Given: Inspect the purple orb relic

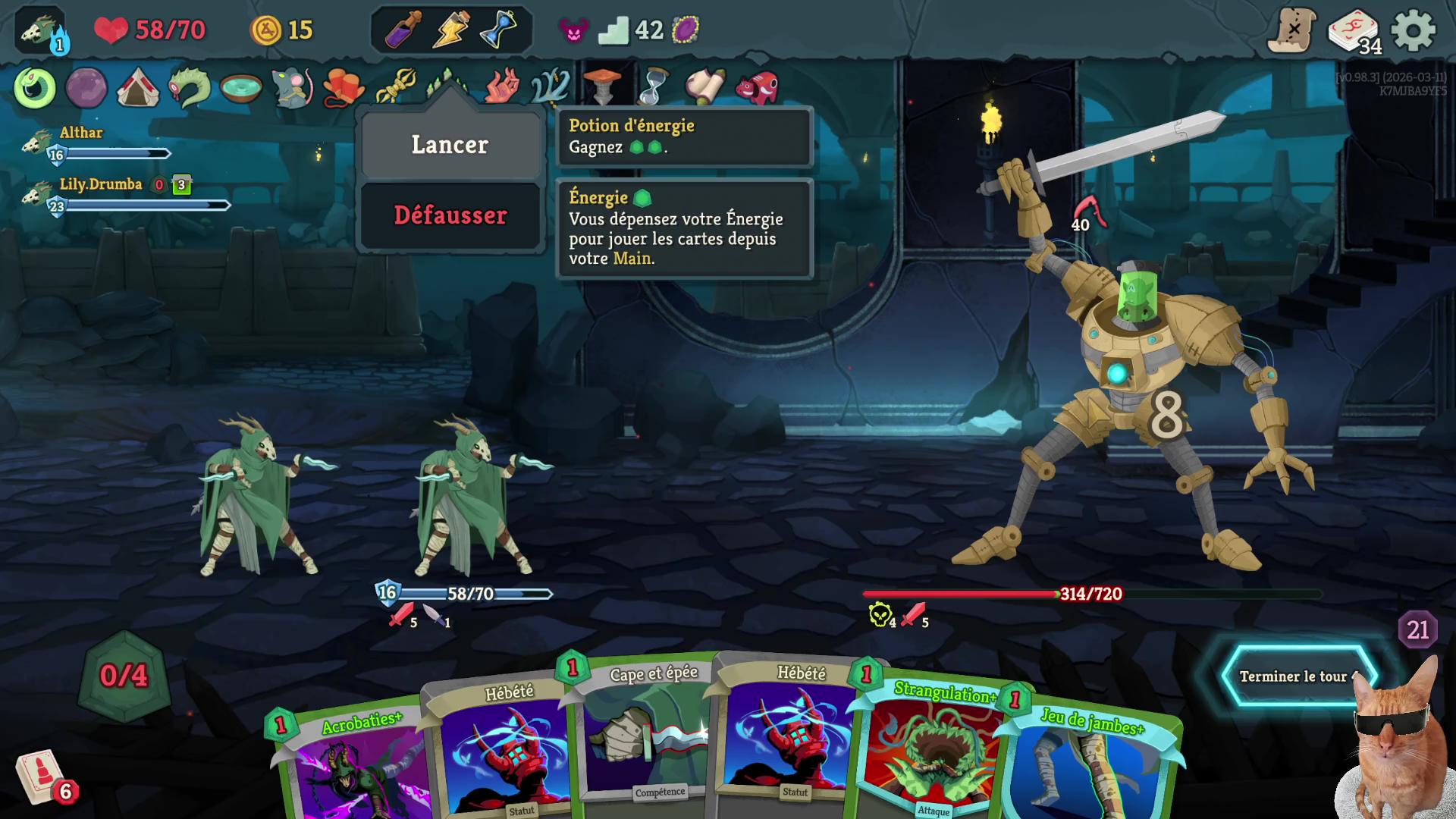Looking at the screenshot, I should tap(86, 88).
